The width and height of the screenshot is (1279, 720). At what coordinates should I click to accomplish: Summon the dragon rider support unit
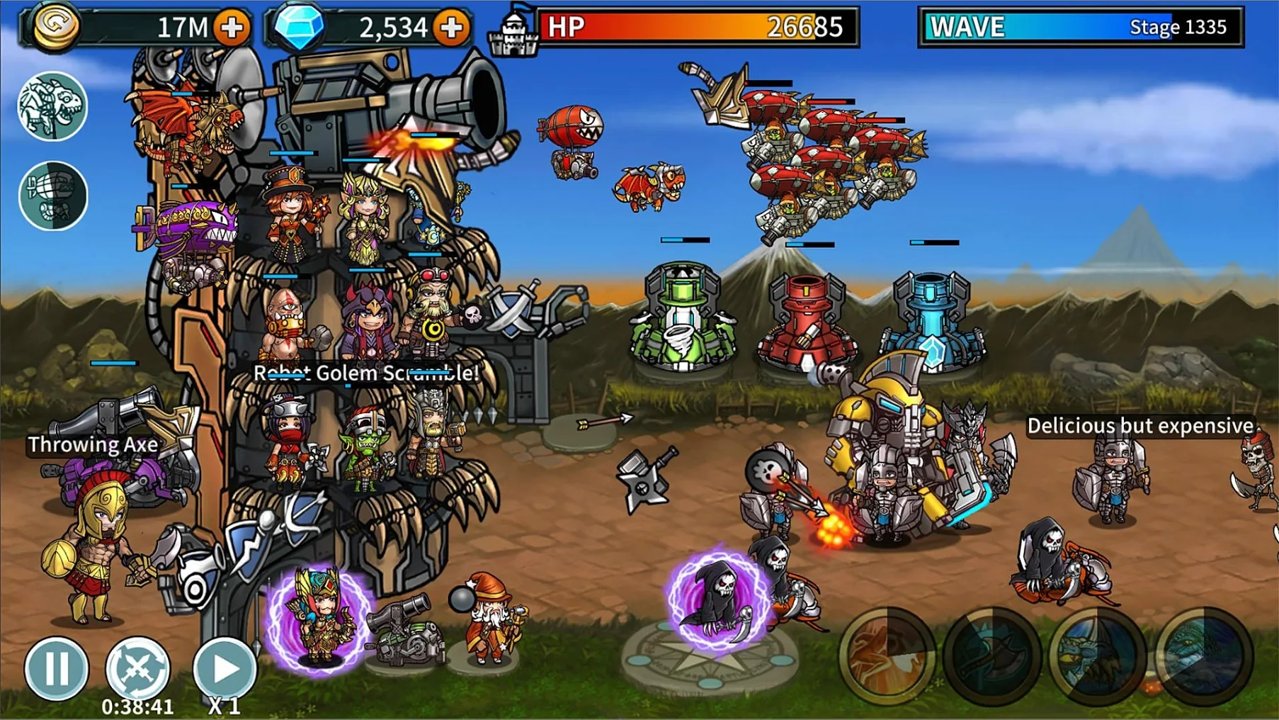click(53, 107)
